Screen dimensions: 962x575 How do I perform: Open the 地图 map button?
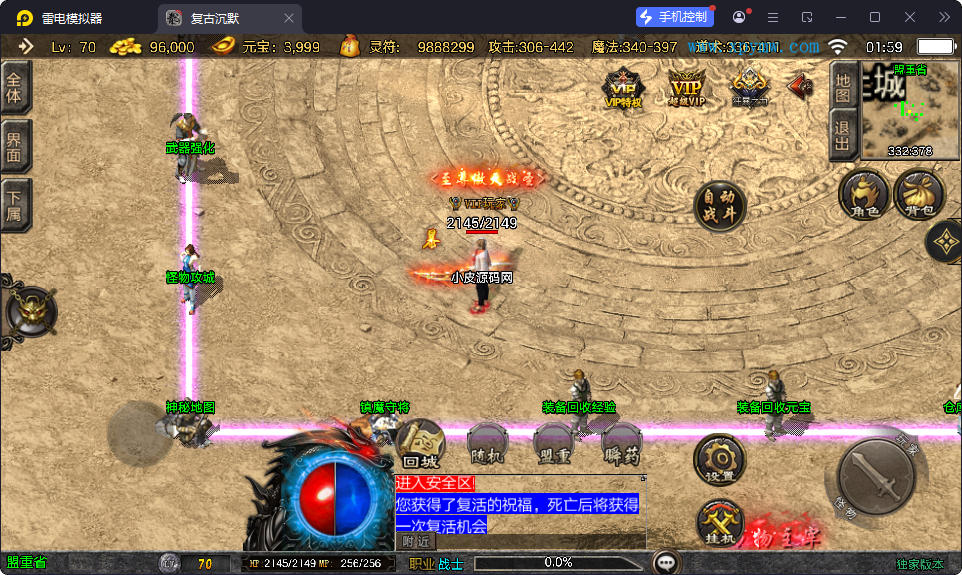(x=843, y=87)
